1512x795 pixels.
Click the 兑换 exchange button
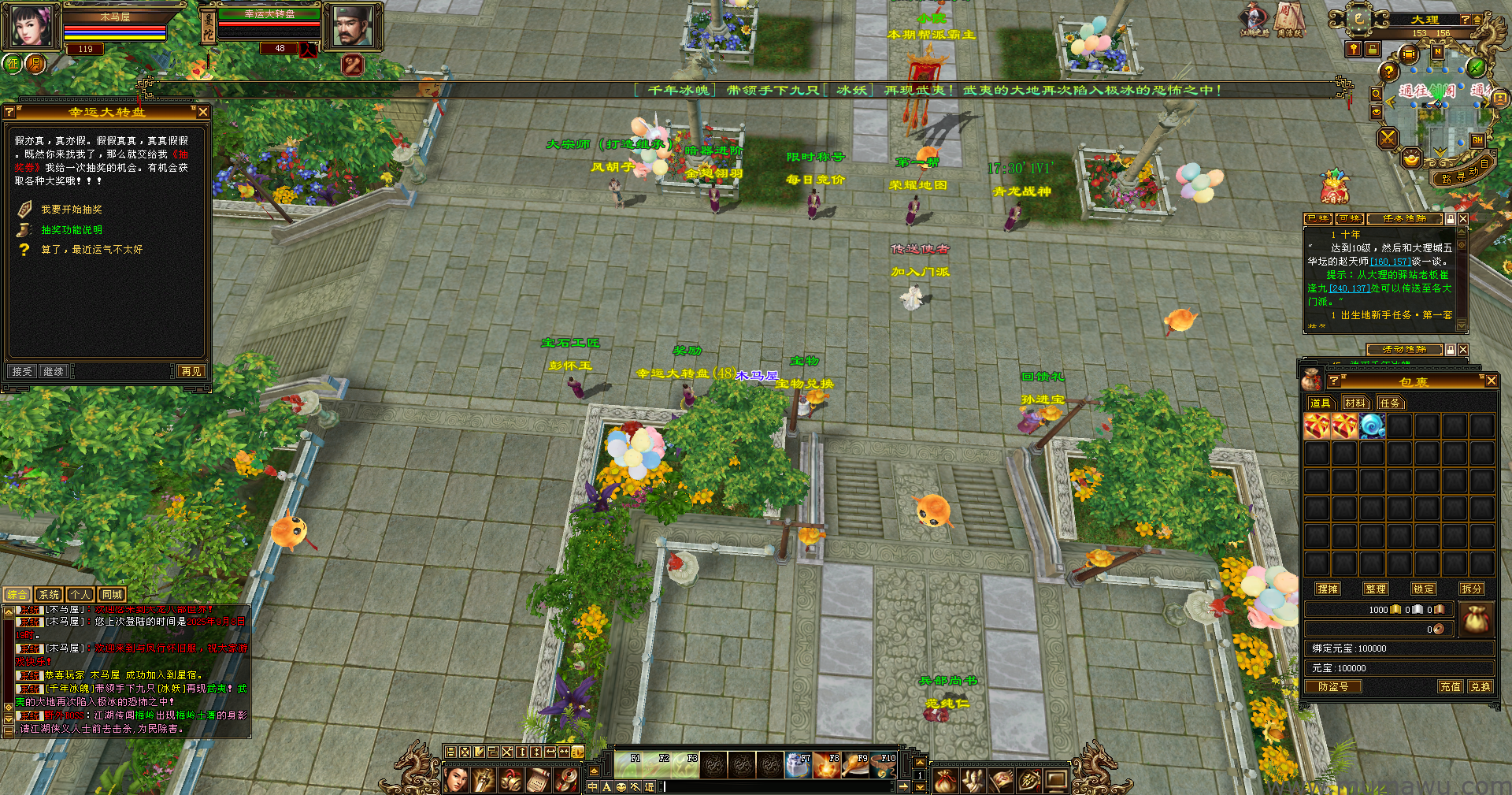(1480, 687)
